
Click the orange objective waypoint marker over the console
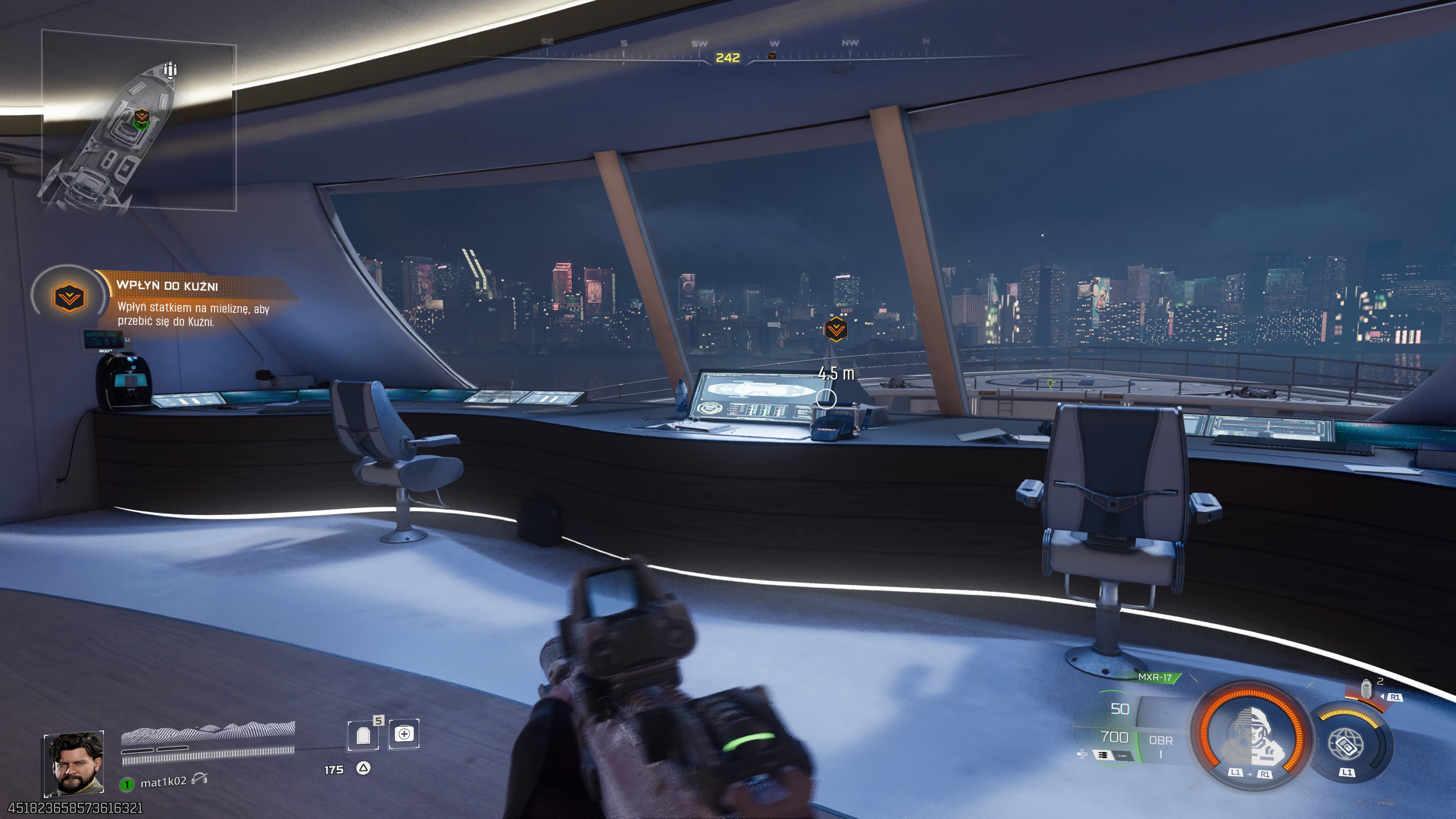(835, 329)
